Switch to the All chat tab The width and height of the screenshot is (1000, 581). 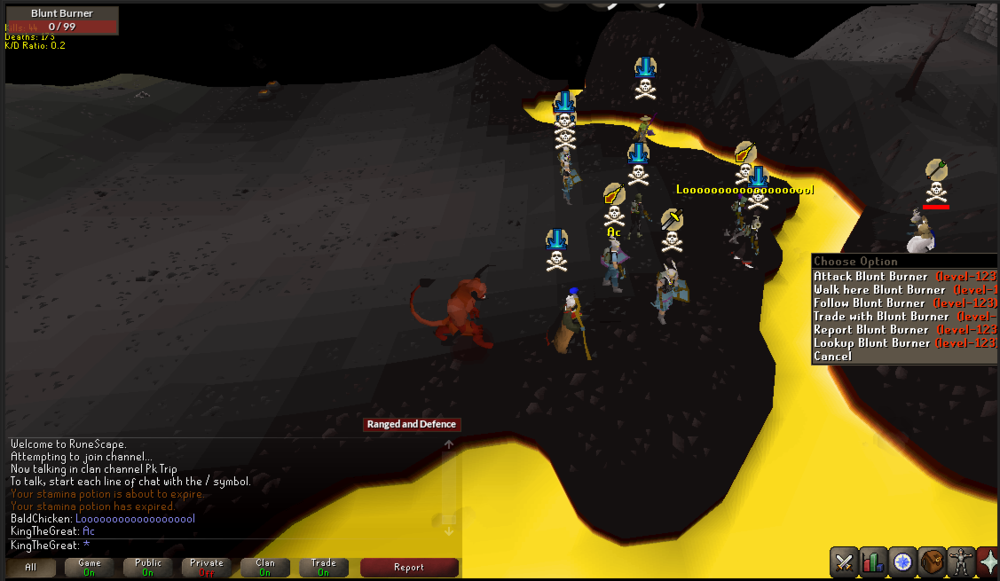(x=32, y=567)
